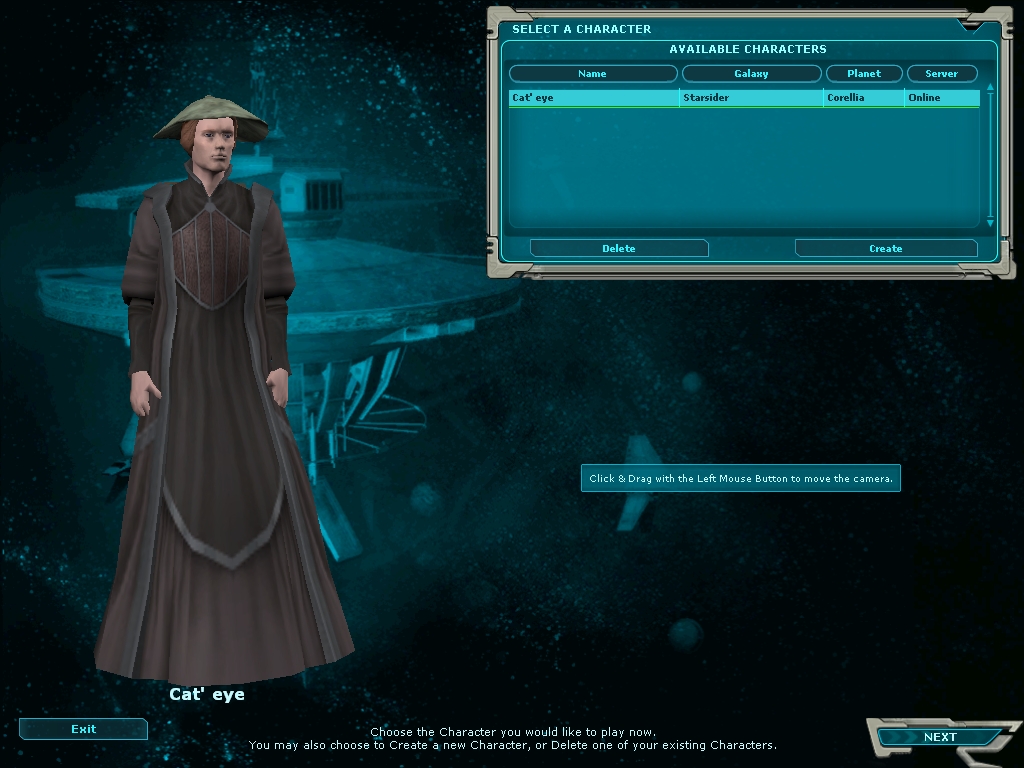Sort the list by Galaxy column
Image resolution: width=1024 pixels, height=768 pixels.
pyautogui.click(x=751, y=74)
